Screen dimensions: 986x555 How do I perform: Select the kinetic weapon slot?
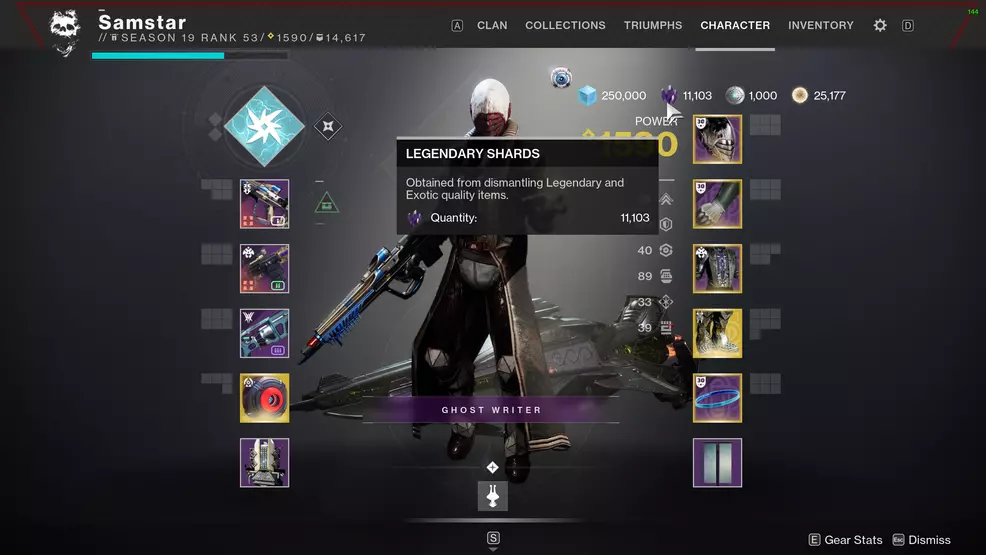[x=265, y=204]
